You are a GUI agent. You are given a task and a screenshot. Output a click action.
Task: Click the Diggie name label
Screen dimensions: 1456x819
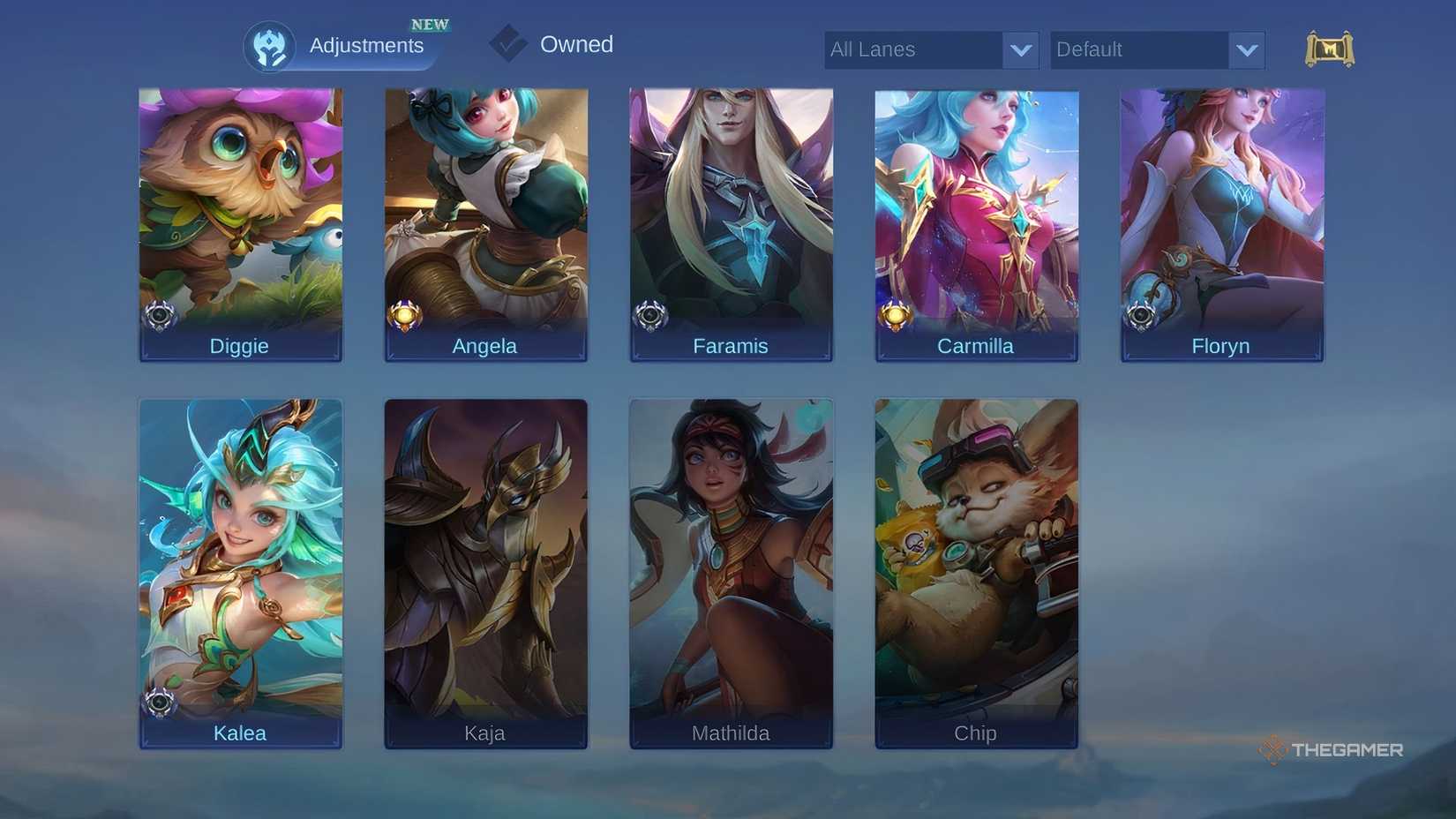click(239, 346)
